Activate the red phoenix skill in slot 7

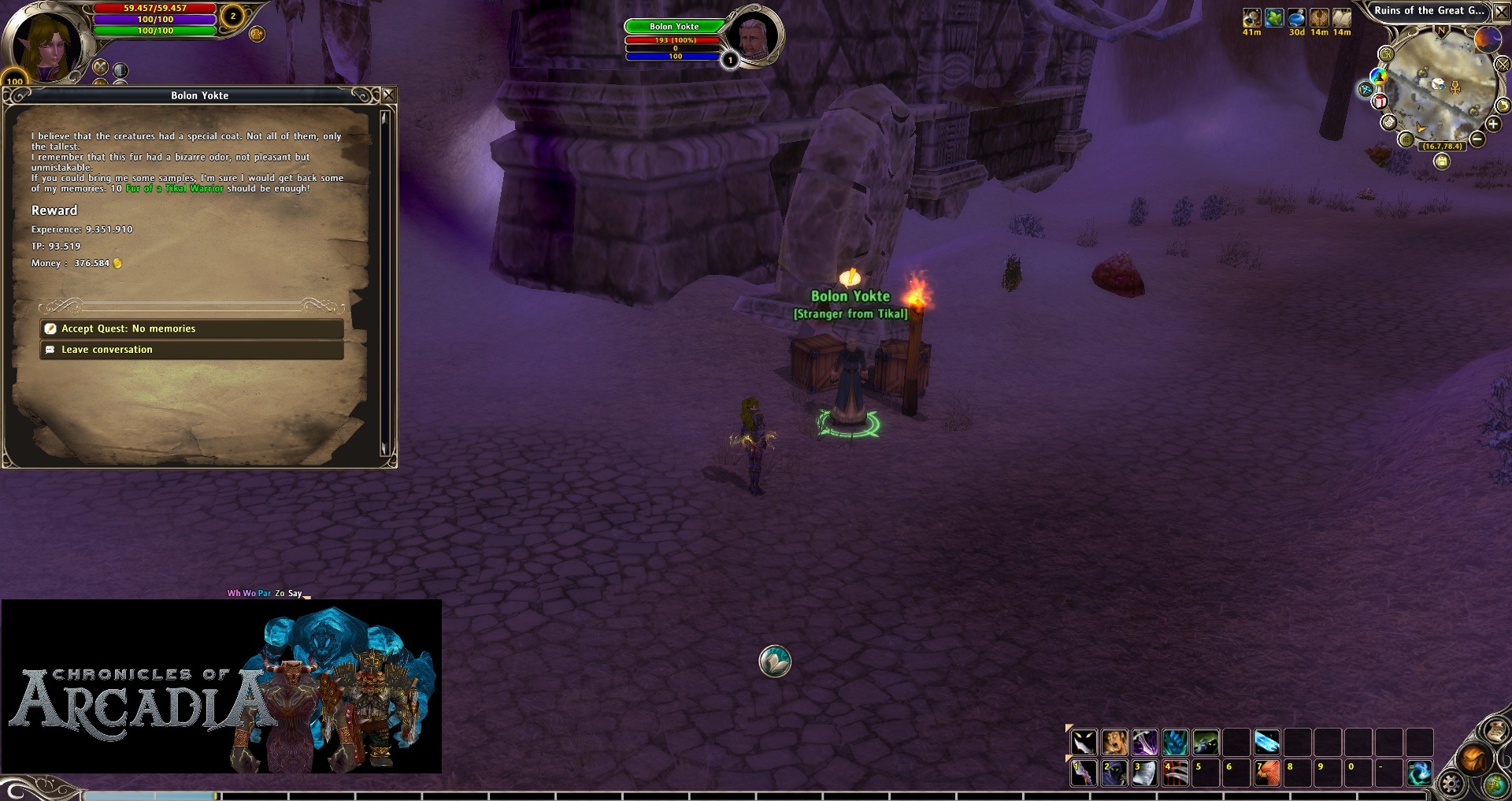pyautogui.click(x=1267, y=773)
